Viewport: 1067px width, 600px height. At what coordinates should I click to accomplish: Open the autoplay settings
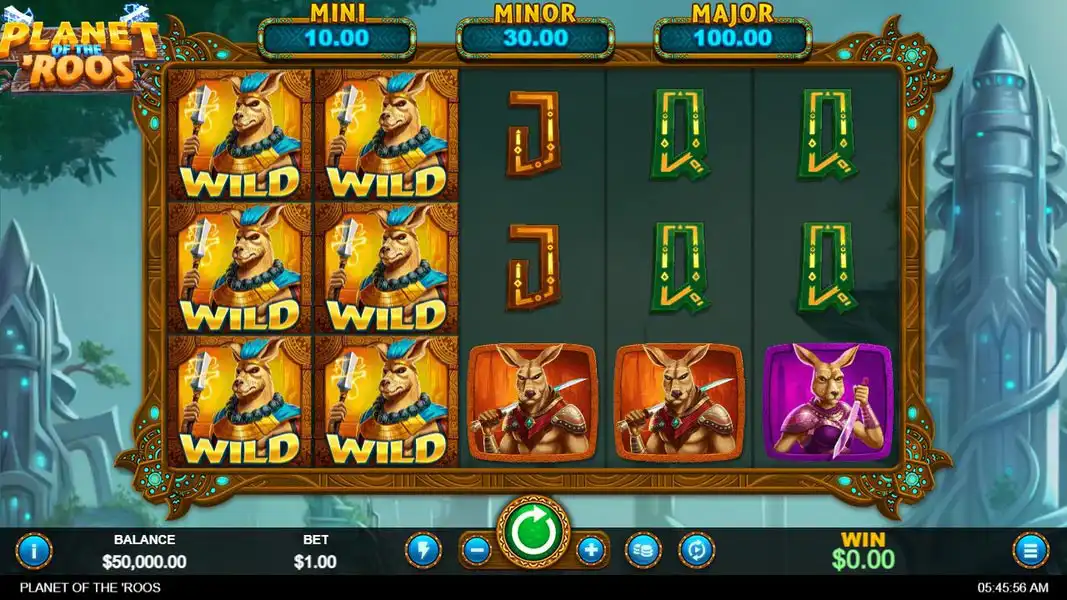tap(697, 549)
